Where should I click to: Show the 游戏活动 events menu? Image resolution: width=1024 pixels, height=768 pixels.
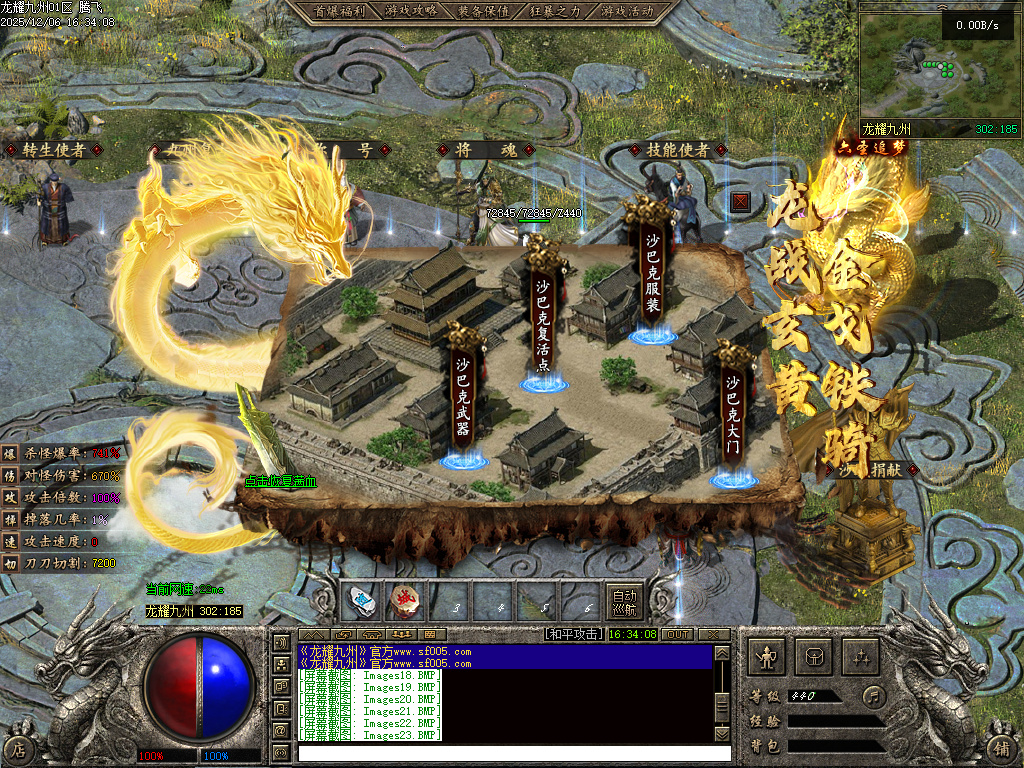coord(628,11)
